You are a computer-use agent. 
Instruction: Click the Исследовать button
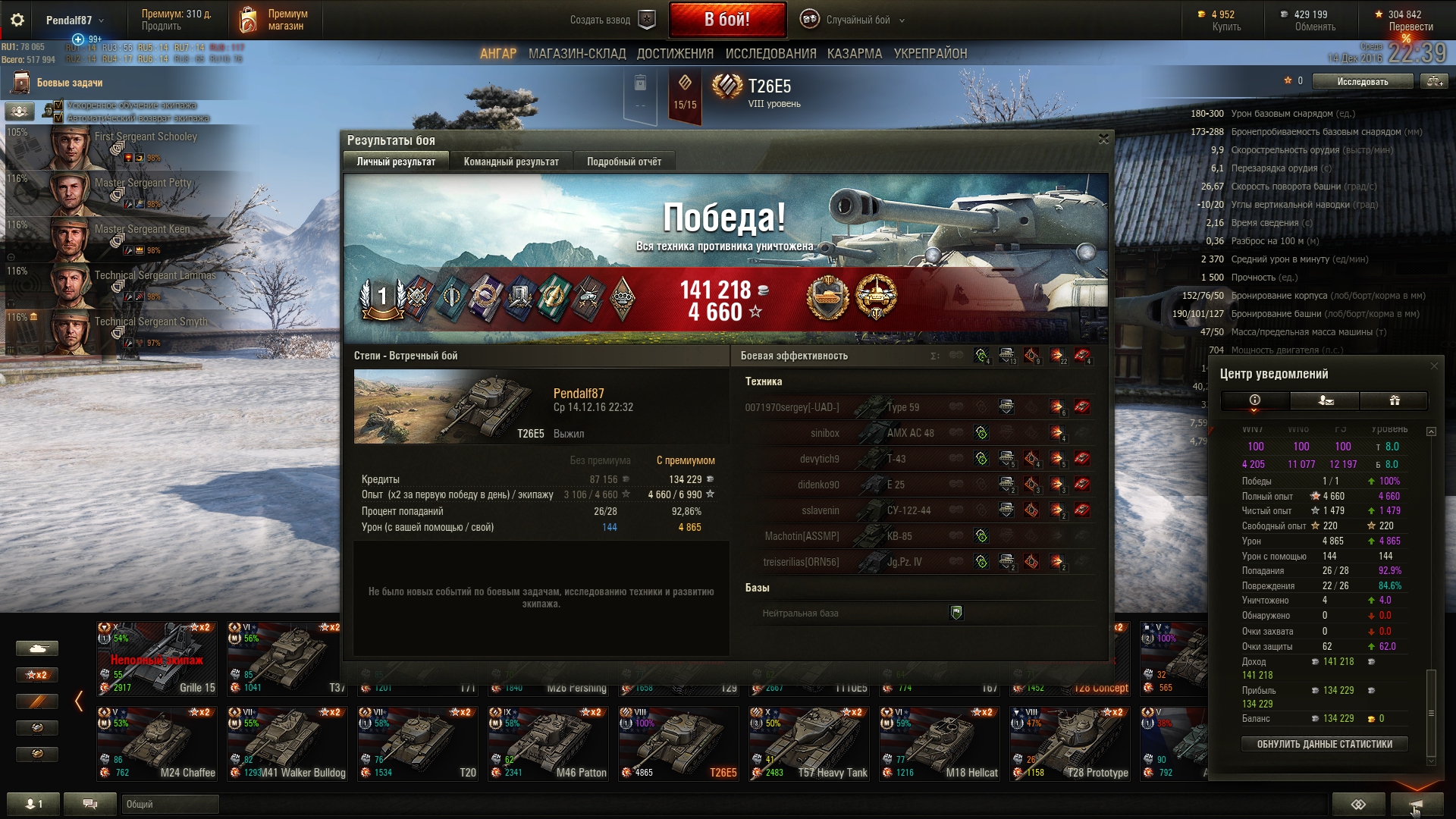(x=1362, y=81)
